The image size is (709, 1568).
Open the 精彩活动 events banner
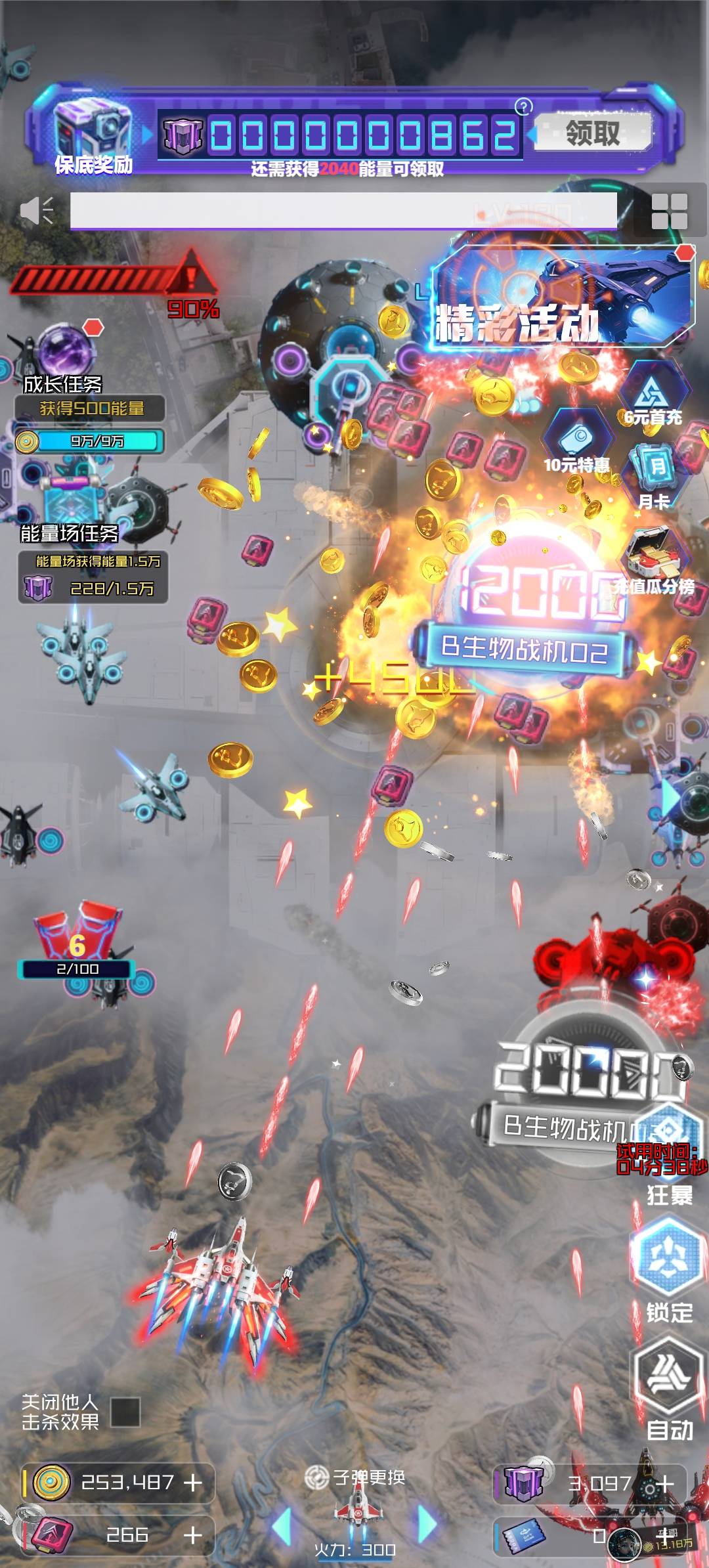pos(562,297)
